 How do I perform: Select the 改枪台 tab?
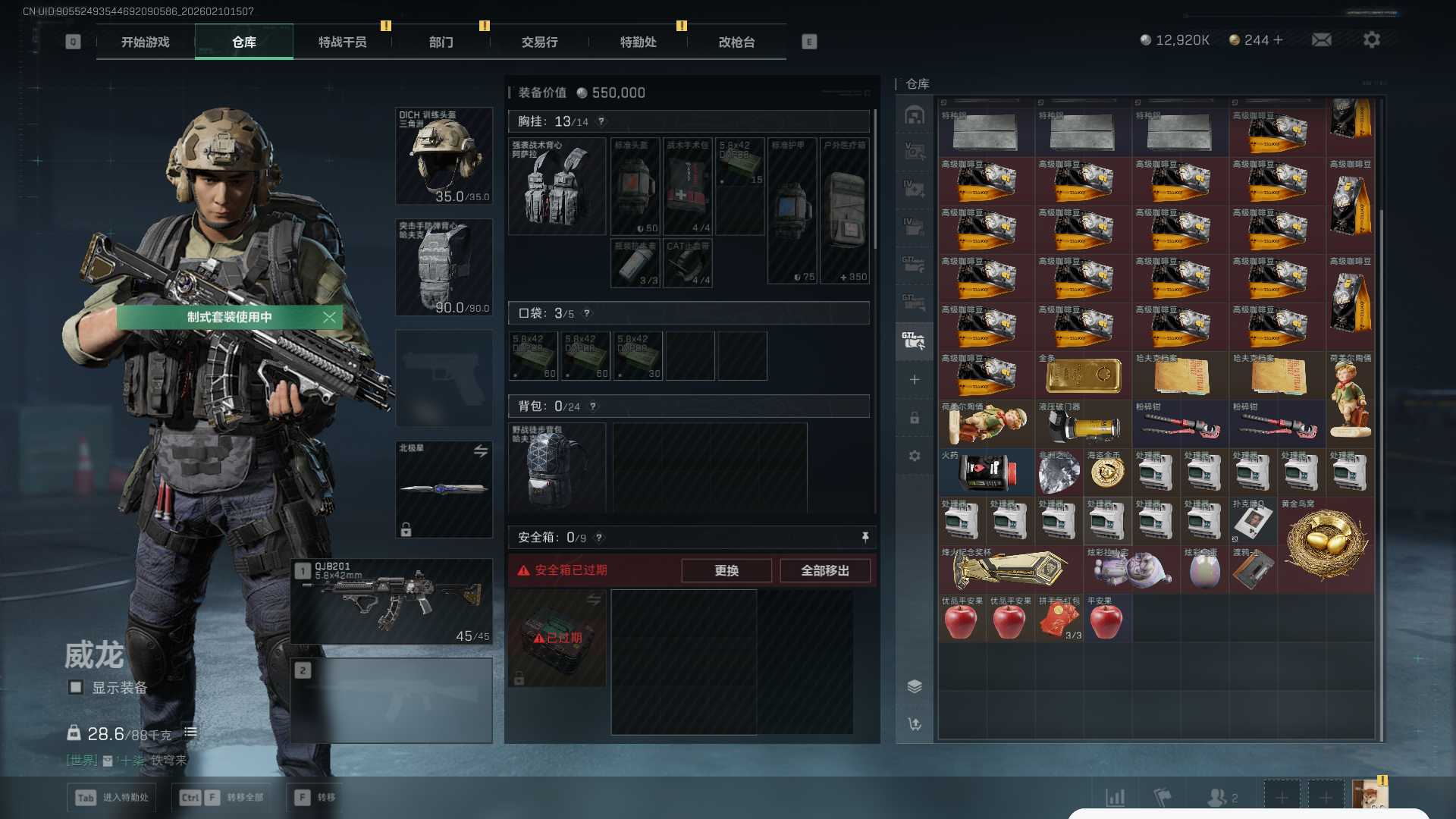tap(736, 42)
